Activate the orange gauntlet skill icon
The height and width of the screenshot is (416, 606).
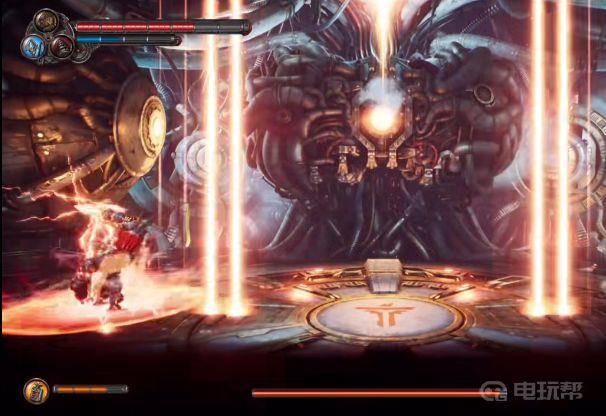(x=35, y=389)
